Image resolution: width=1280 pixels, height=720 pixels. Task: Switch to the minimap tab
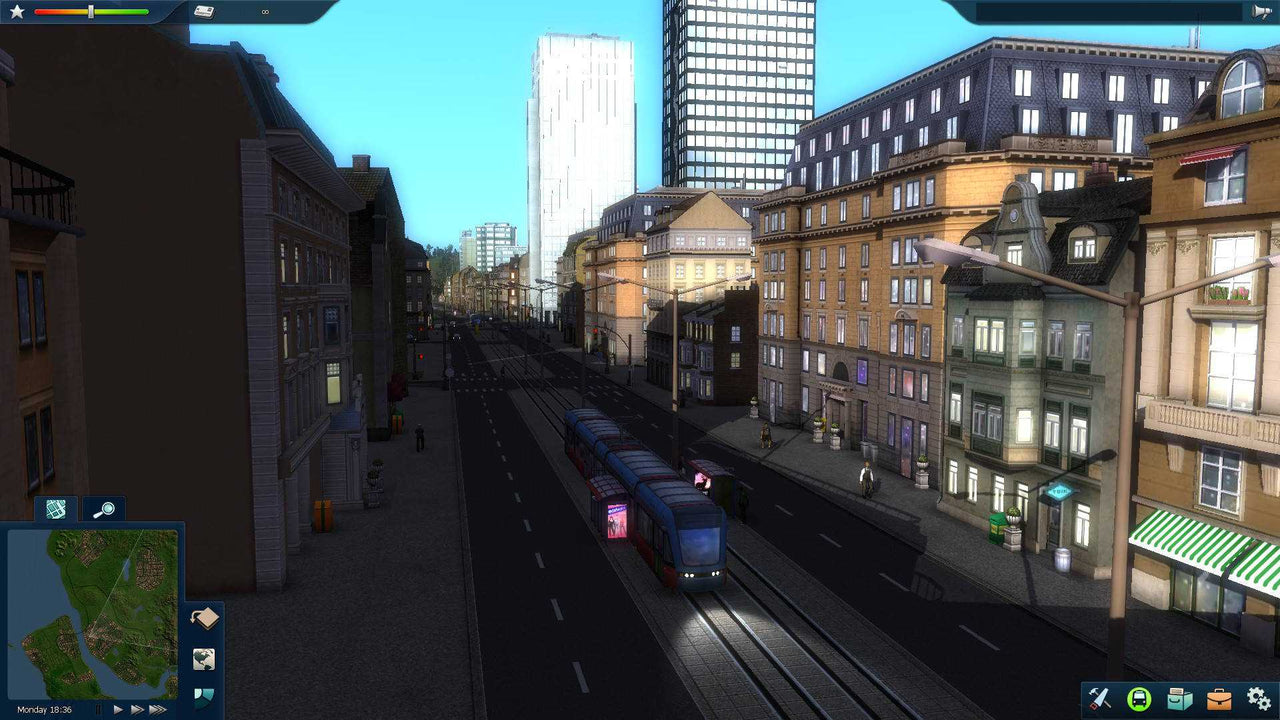[55, 510]
